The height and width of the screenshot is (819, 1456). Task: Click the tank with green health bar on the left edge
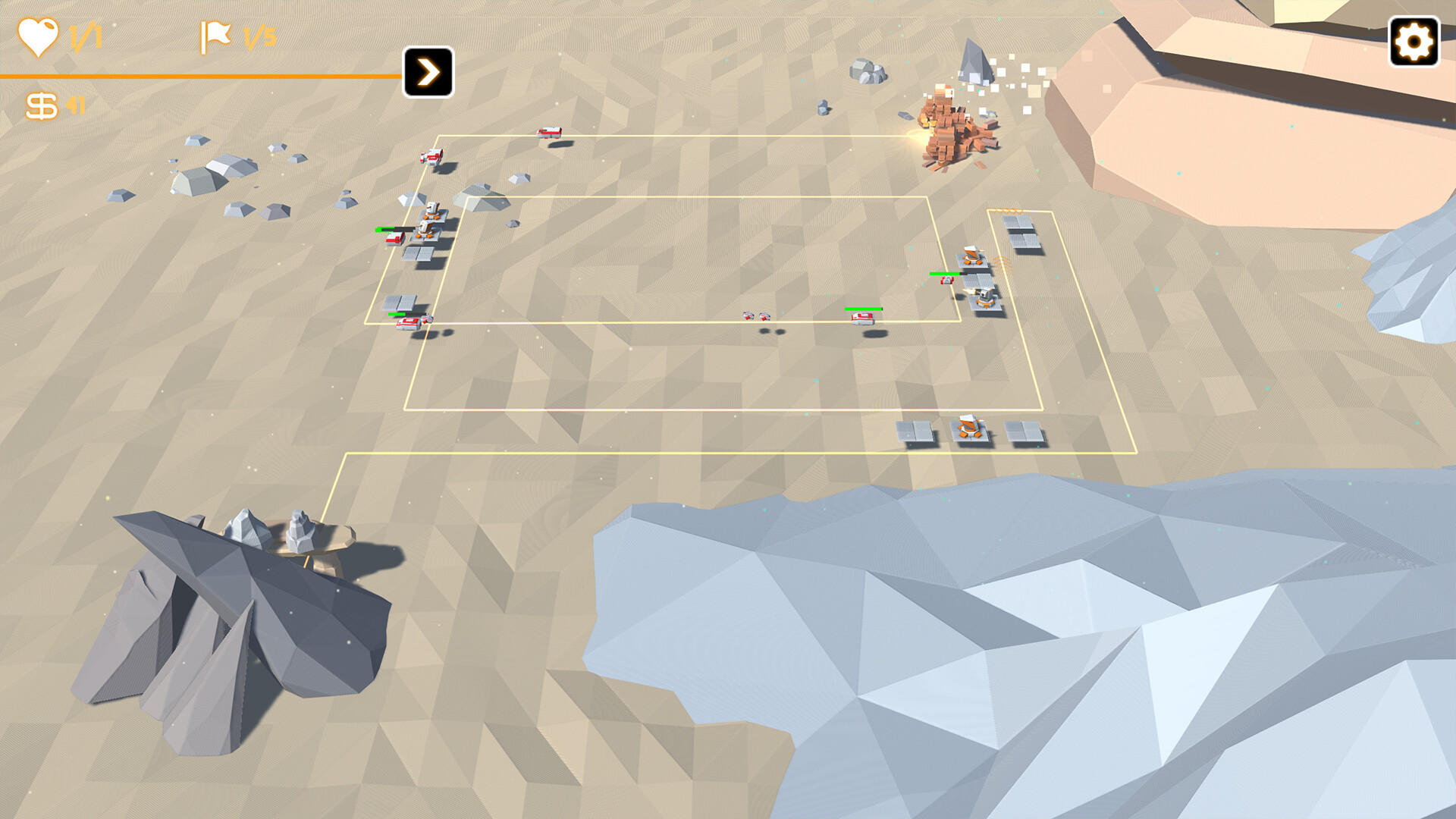[x=407, y=323]
